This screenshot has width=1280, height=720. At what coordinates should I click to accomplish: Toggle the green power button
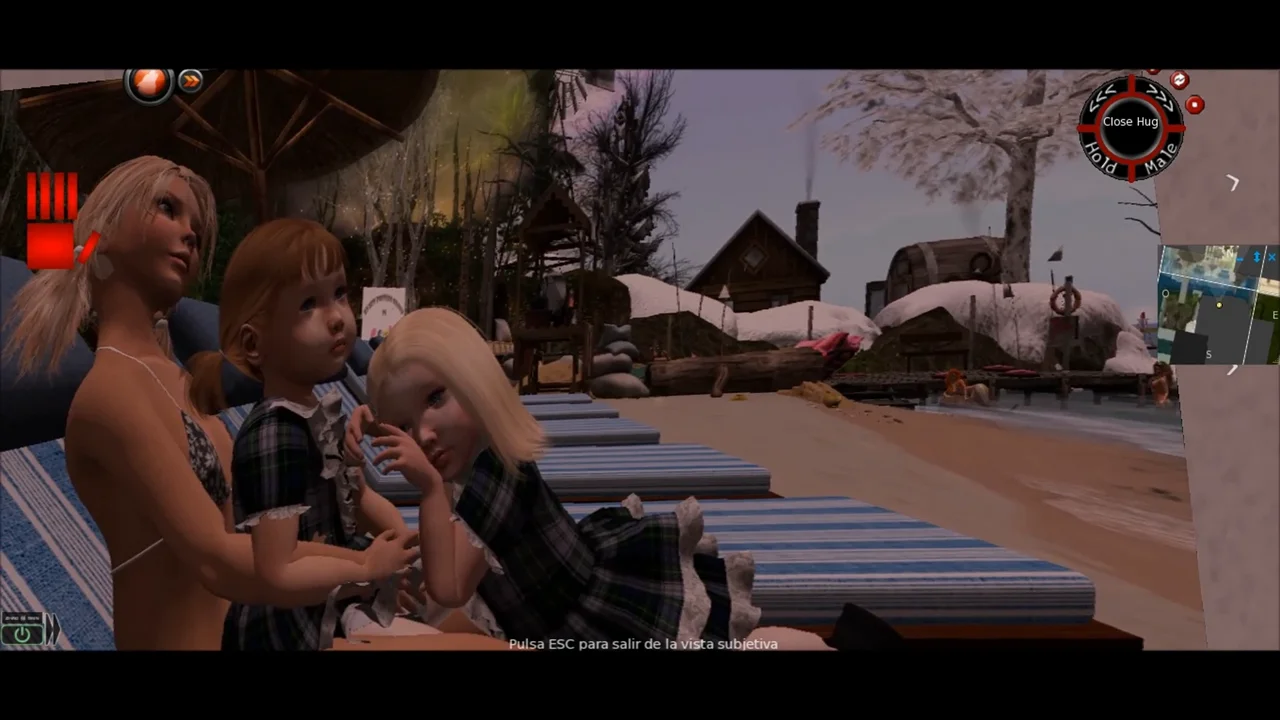tap(21, 633)
